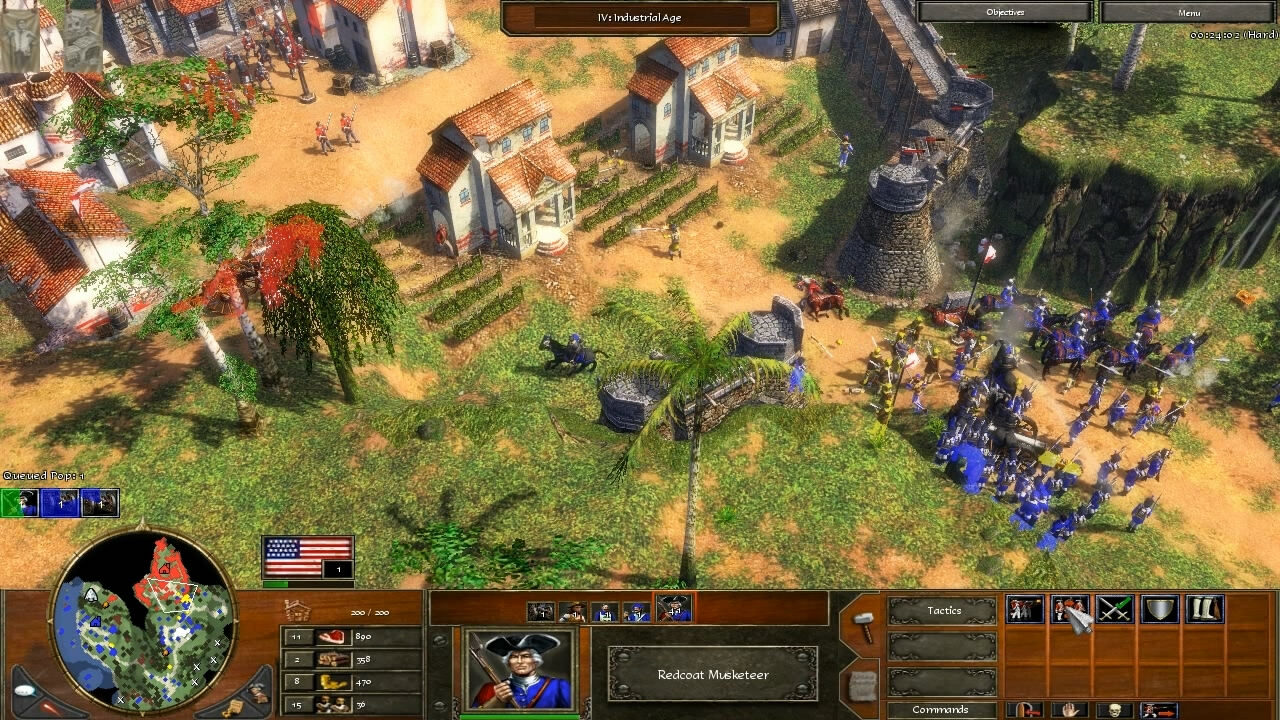This screenshot has height=720, width=1280.
Task: Fire a flare with the red flare icon
Action: click(48, 708)
